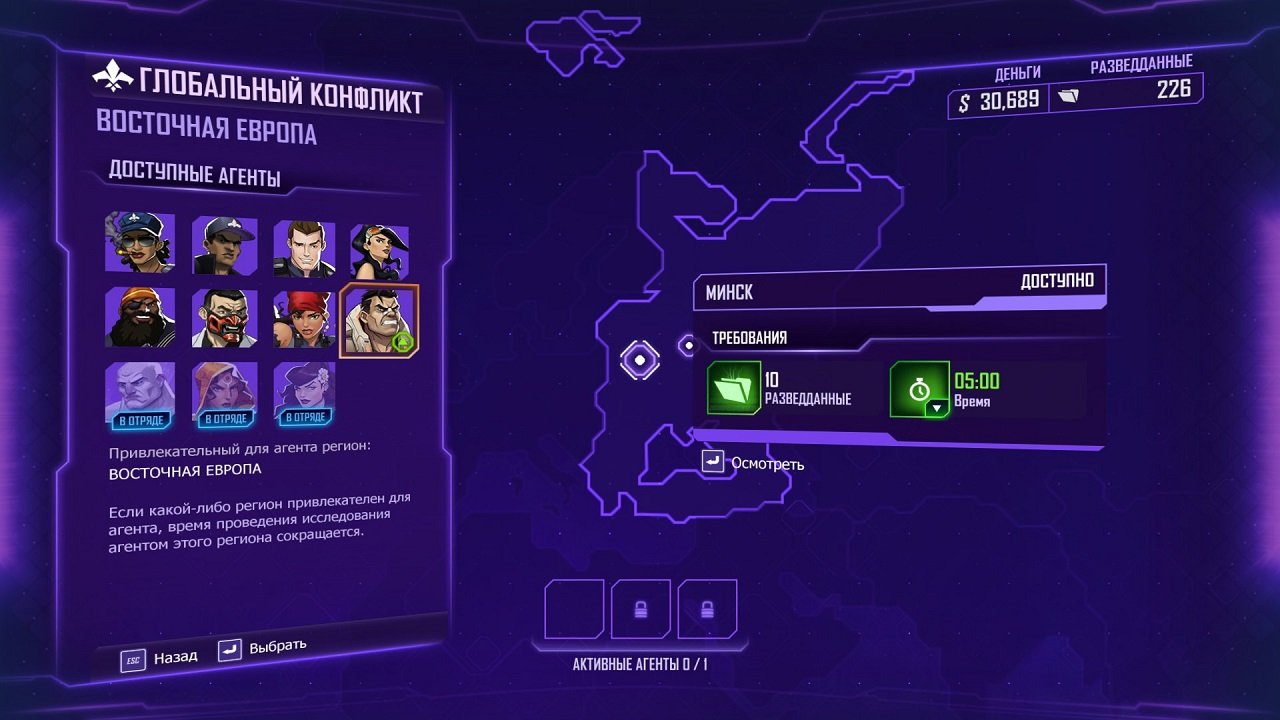Click the padlock on the second agent slot
The height and width of the screenshot is (720, 1280).
639,608
